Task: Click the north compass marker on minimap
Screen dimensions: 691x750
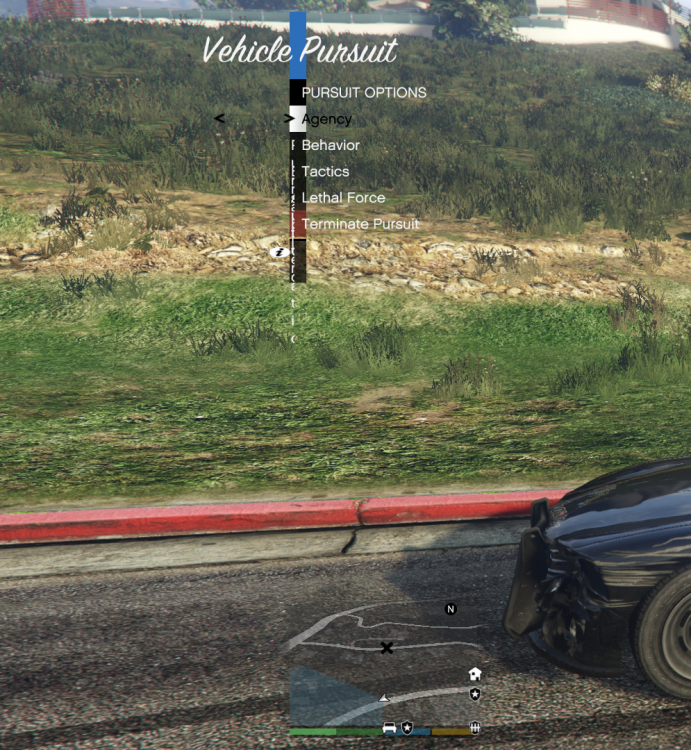Action: coord(451,609)
